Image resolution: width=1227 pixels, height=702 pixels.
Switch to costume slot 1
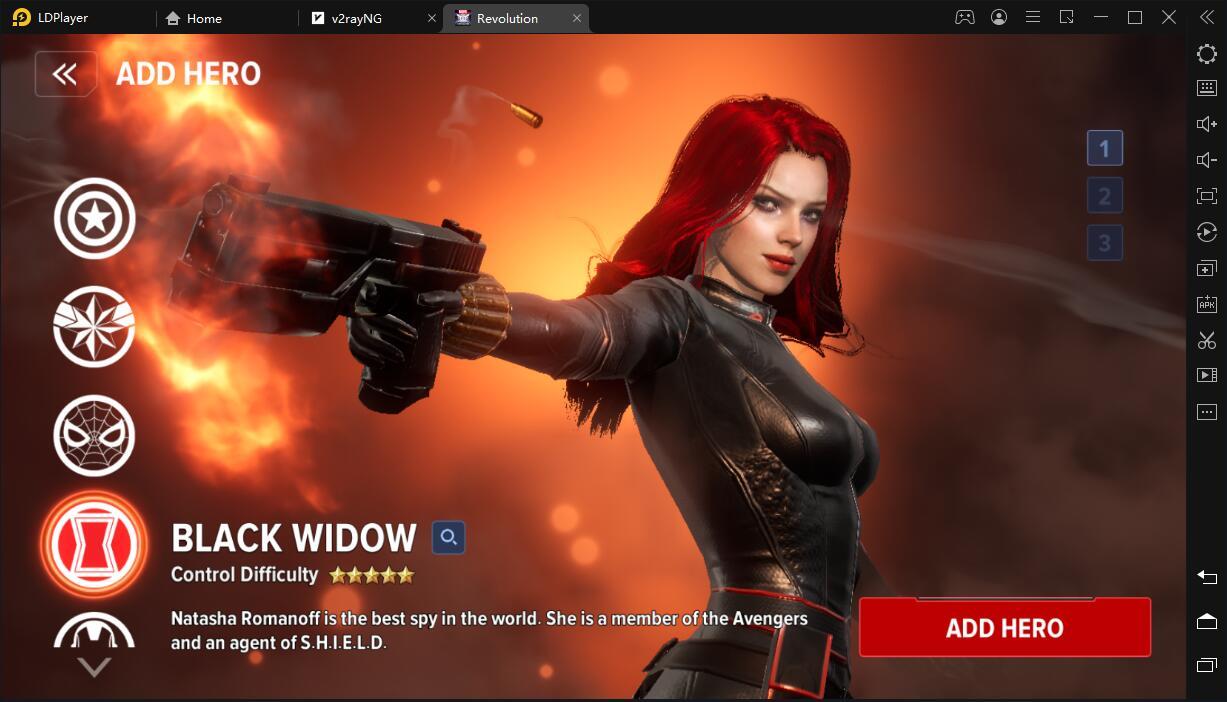pos(1104,149)
